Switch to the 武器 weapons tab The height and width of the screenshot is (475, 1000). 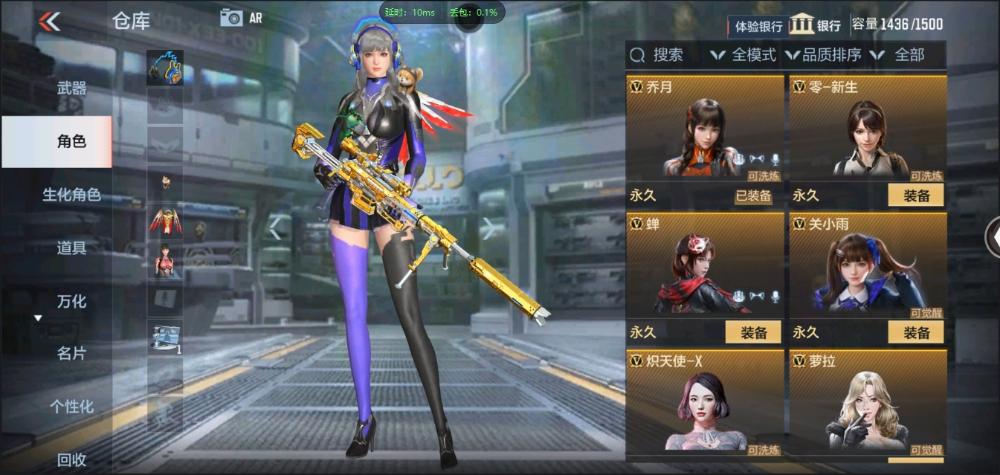click(x=71, y=89)
